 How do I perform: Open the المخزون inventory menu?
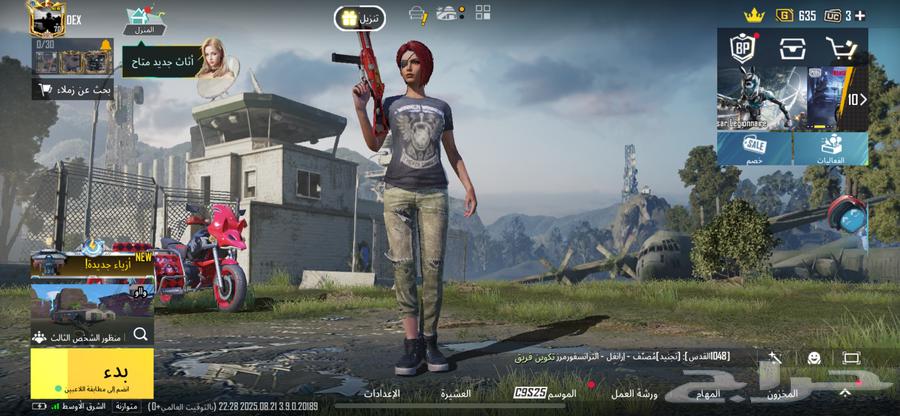781,394
